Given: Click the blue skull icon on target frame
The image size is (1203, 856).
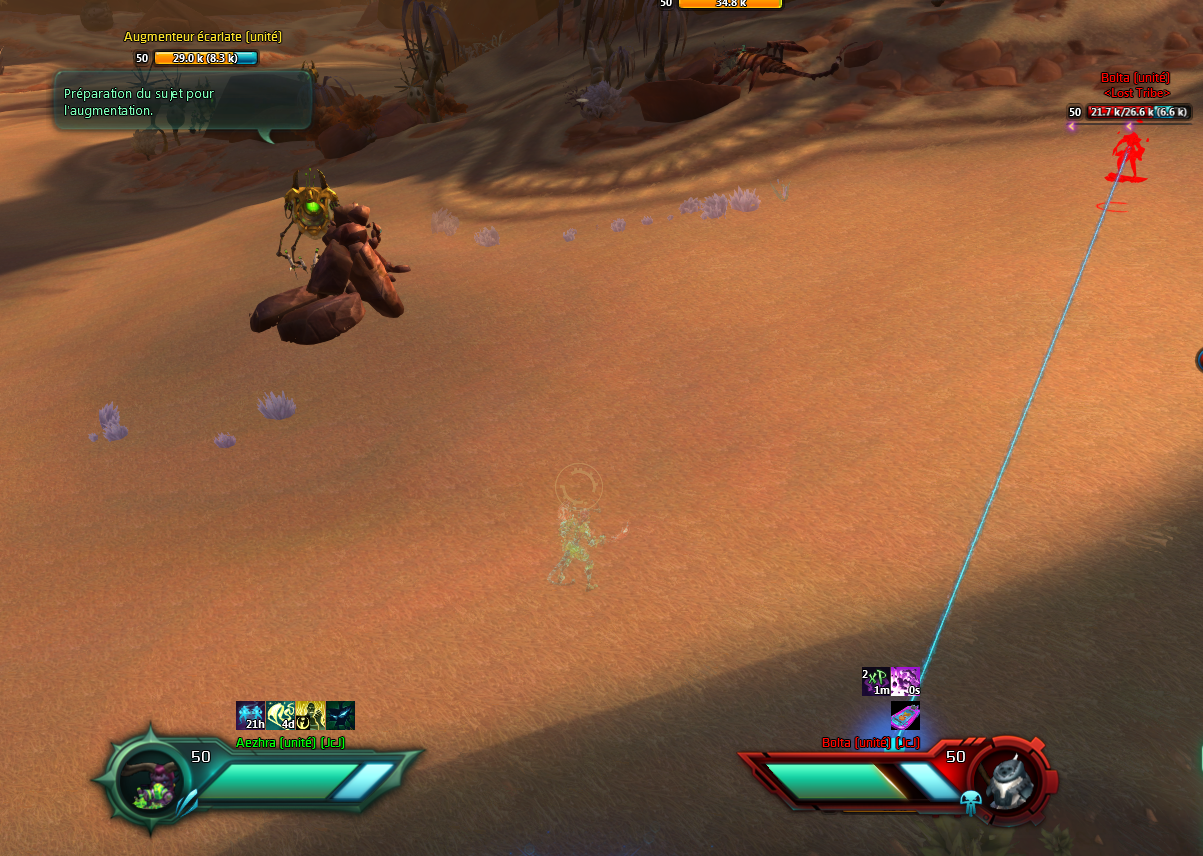Looking at the screenshot, I should 970,801.
